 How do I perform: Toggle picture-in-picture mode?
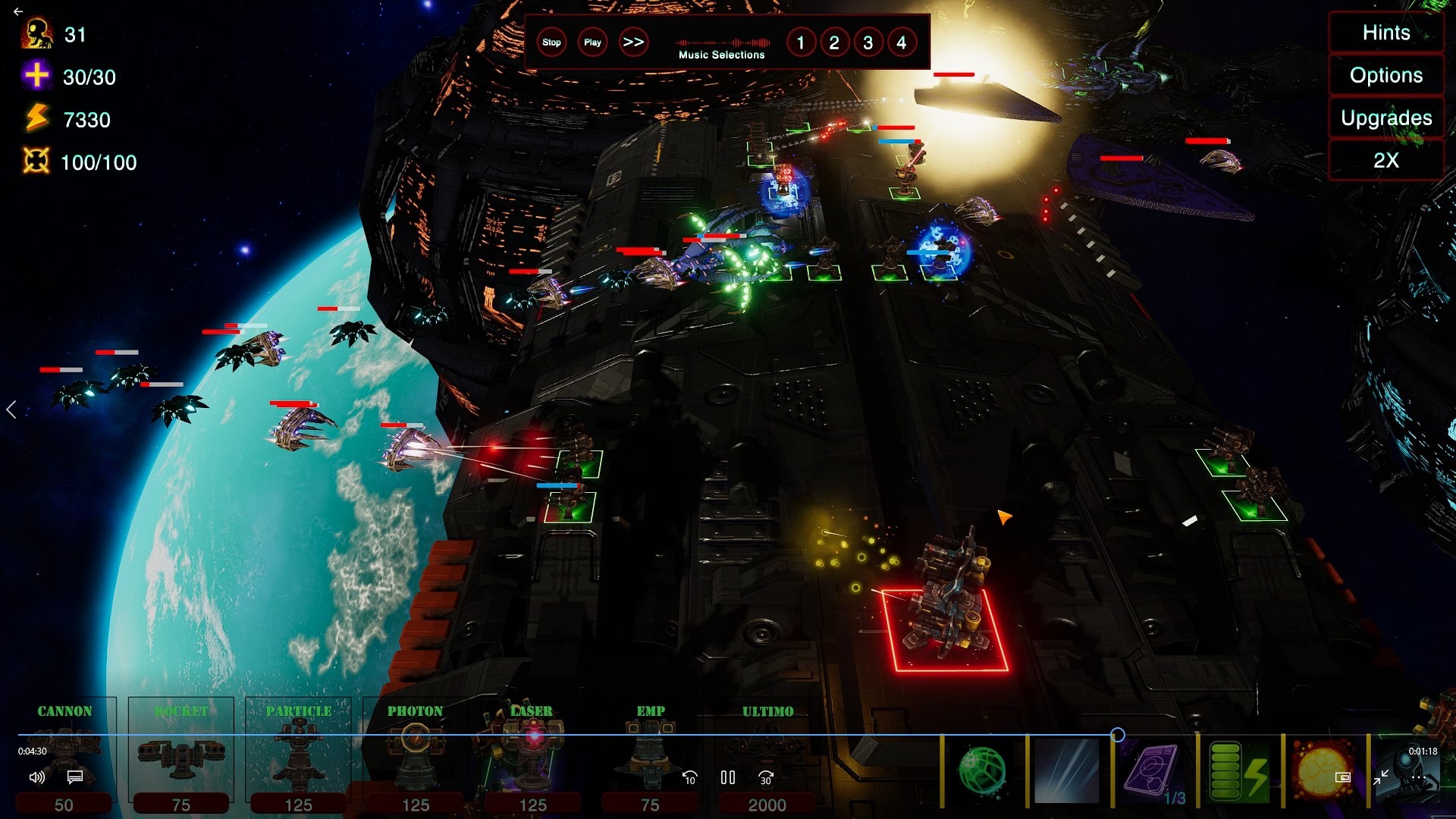click(x=1343, y=777)
